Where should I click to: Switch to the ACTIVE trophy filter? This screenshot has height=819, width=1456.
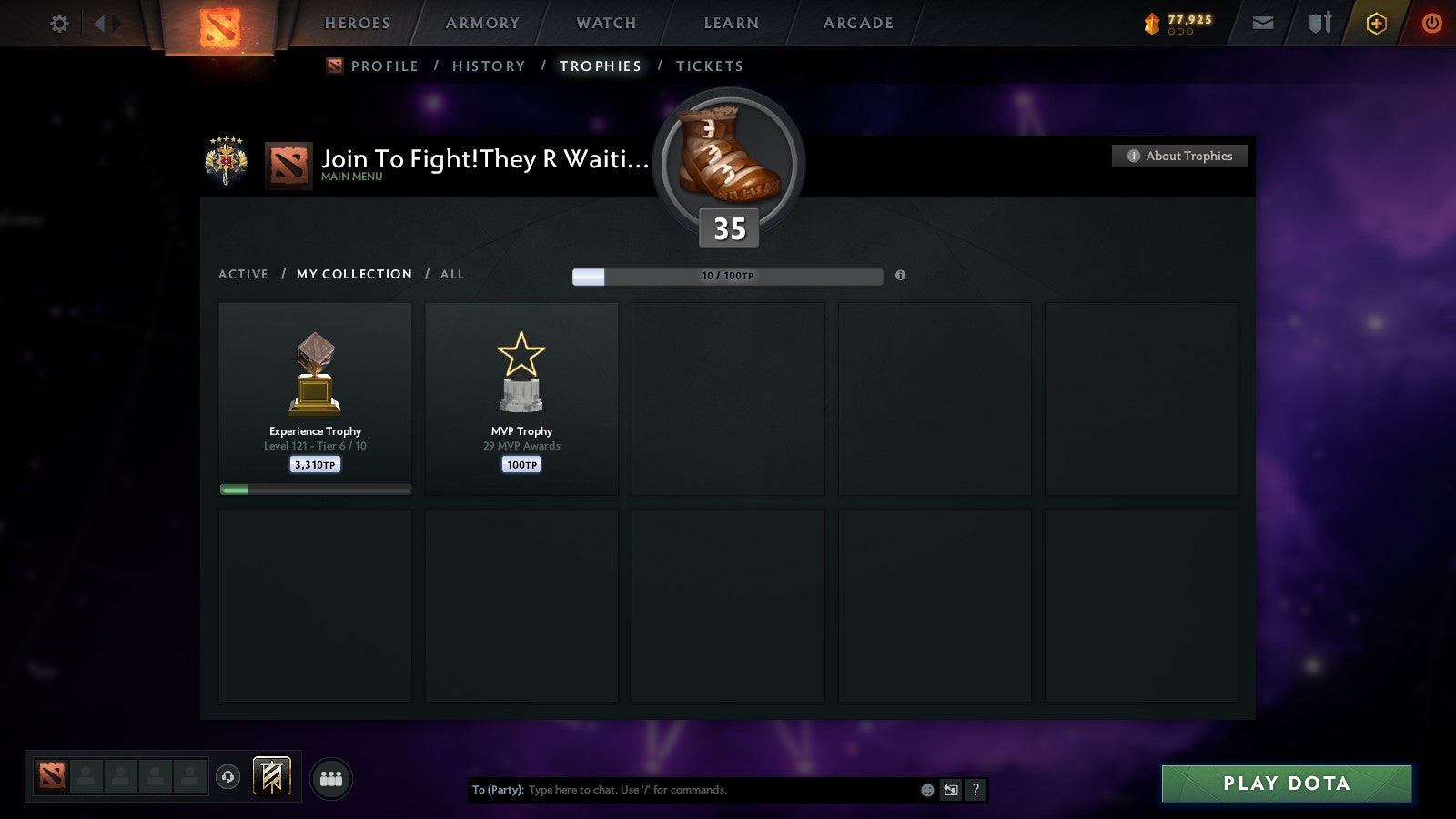coord(243,274)
